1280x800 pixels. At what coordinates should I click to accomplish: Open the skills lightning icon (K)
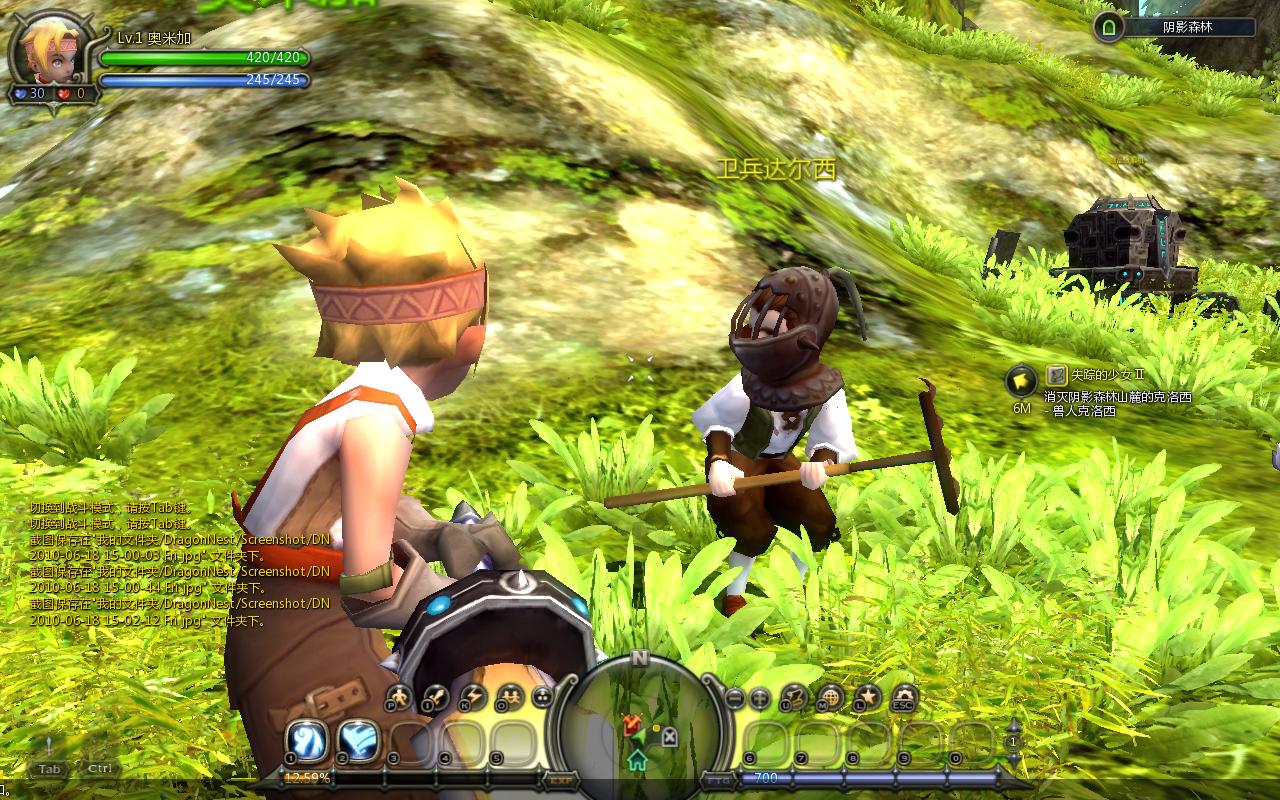tap(472, 697)
